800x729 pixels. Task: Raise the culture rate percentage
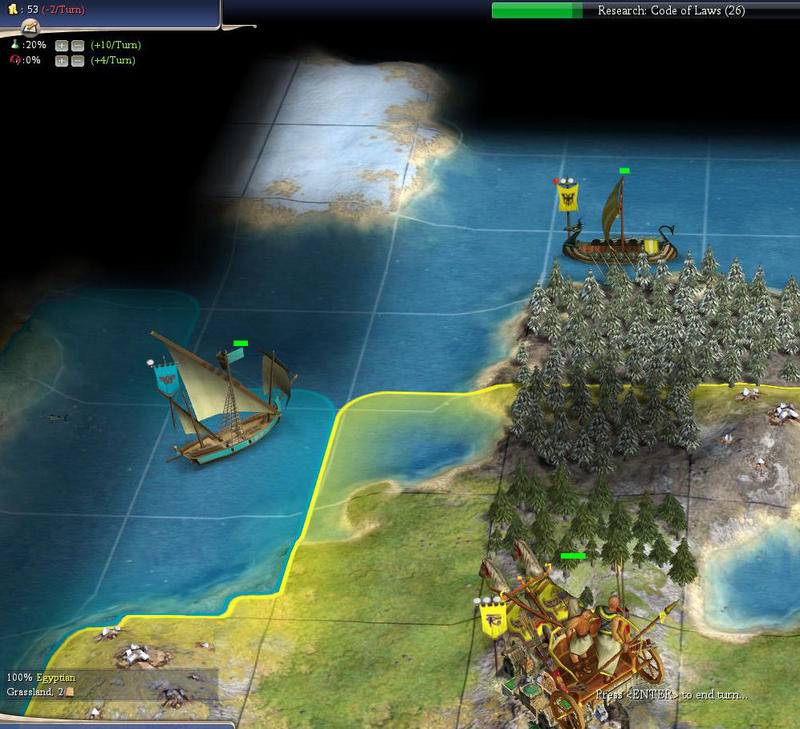tap(61, 61)
